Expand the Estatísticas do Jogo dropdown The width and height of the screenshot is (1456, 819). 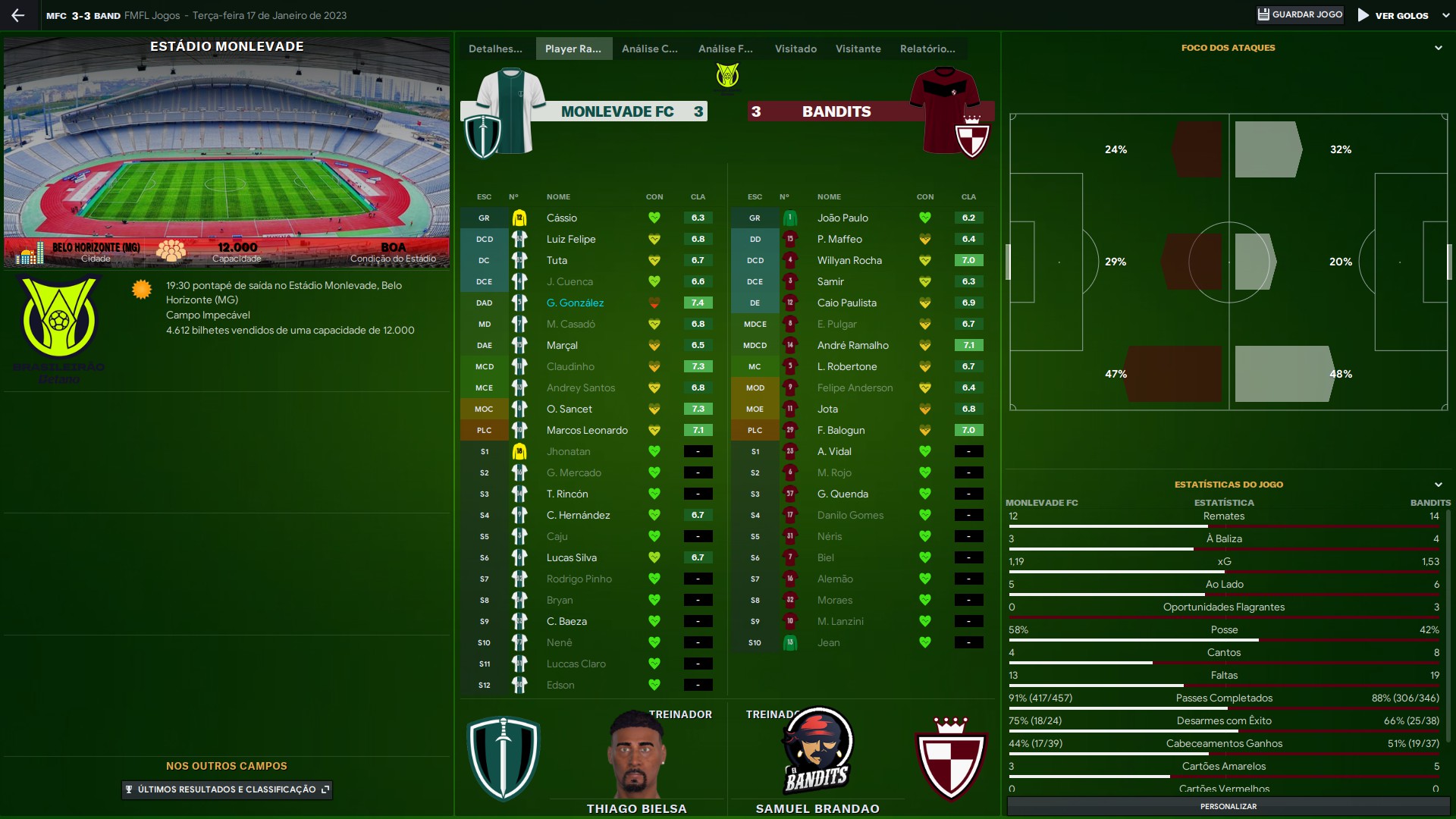pyautogui.click(x=1438, y=485)
